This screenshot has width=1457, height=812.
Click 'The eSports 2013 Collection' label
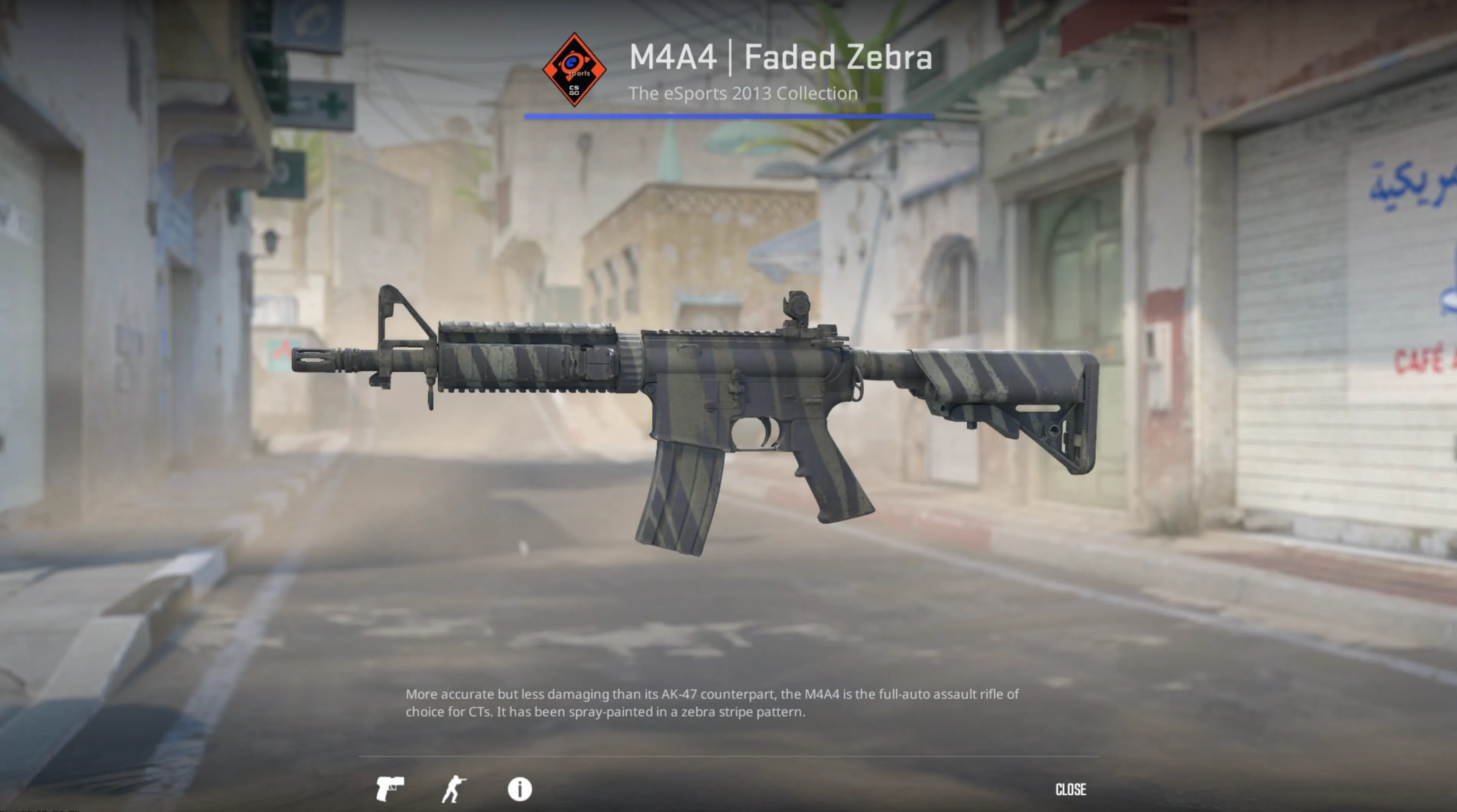pos(743,93)
